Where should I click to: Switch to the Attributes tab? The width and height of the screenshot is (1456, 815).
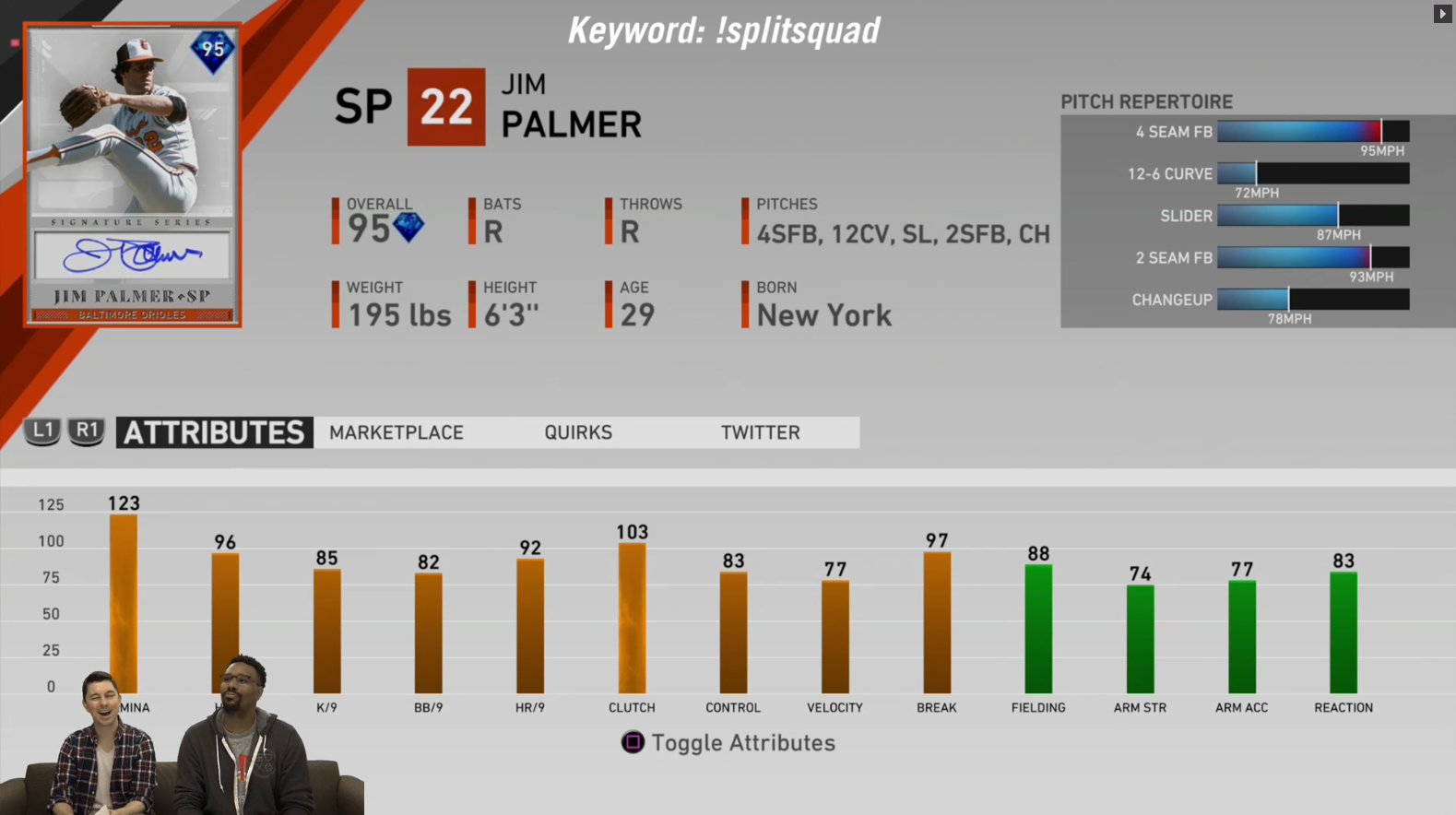[214, 432]
